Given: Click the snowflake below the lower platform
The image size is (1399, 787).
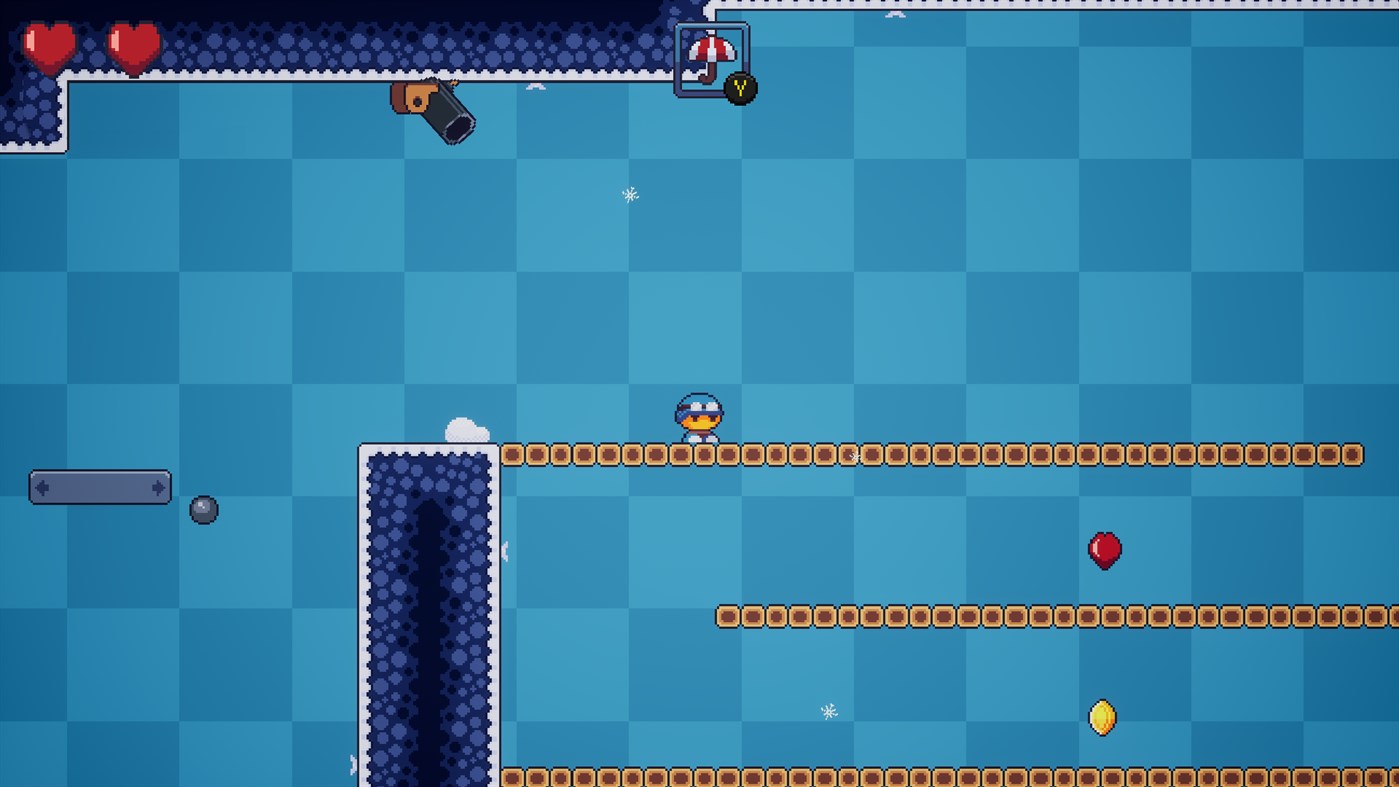Looking at the screenshot, I should (827, 712).
